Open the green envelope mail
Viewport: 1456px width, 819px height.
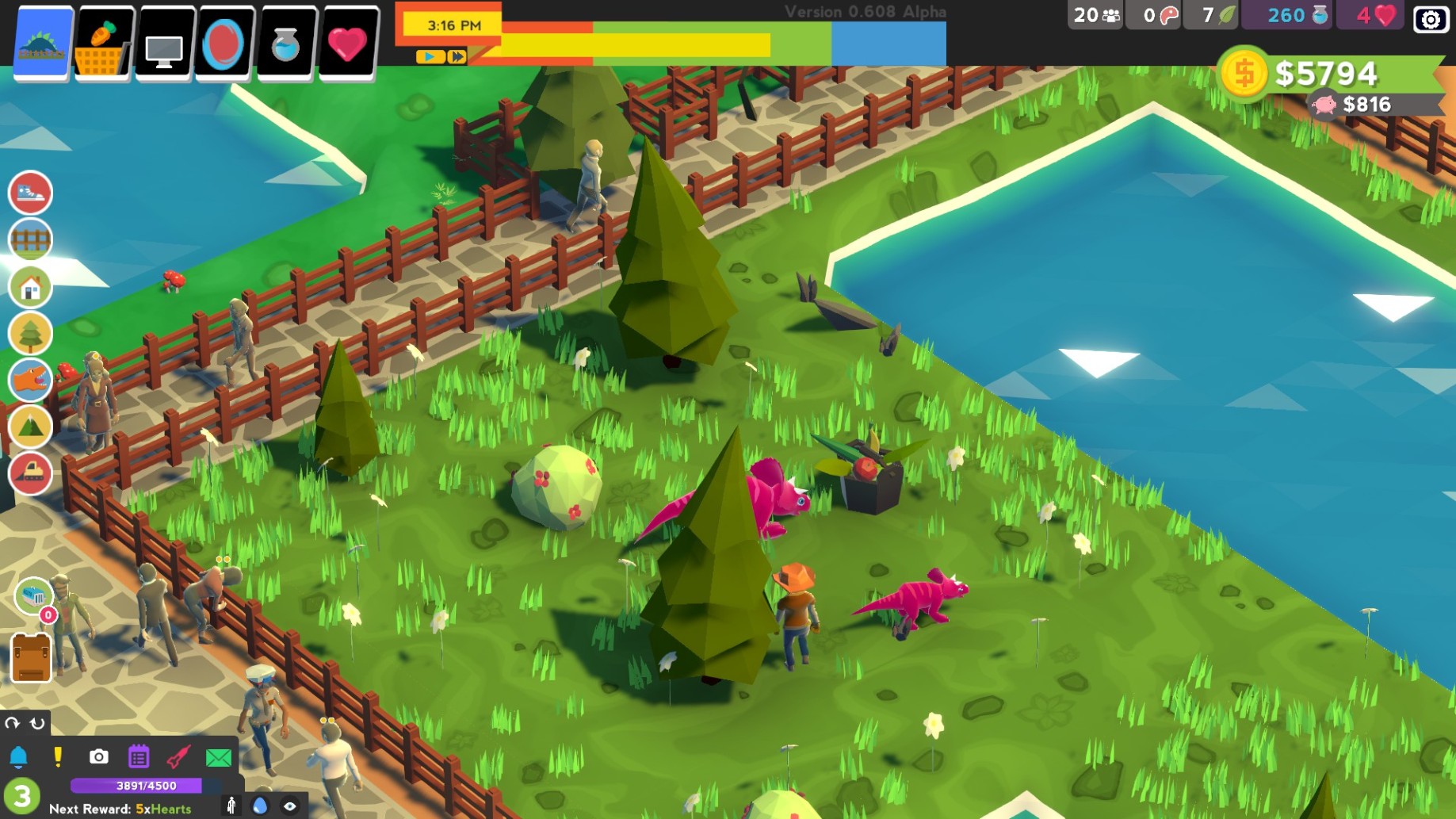pos(219,757)
